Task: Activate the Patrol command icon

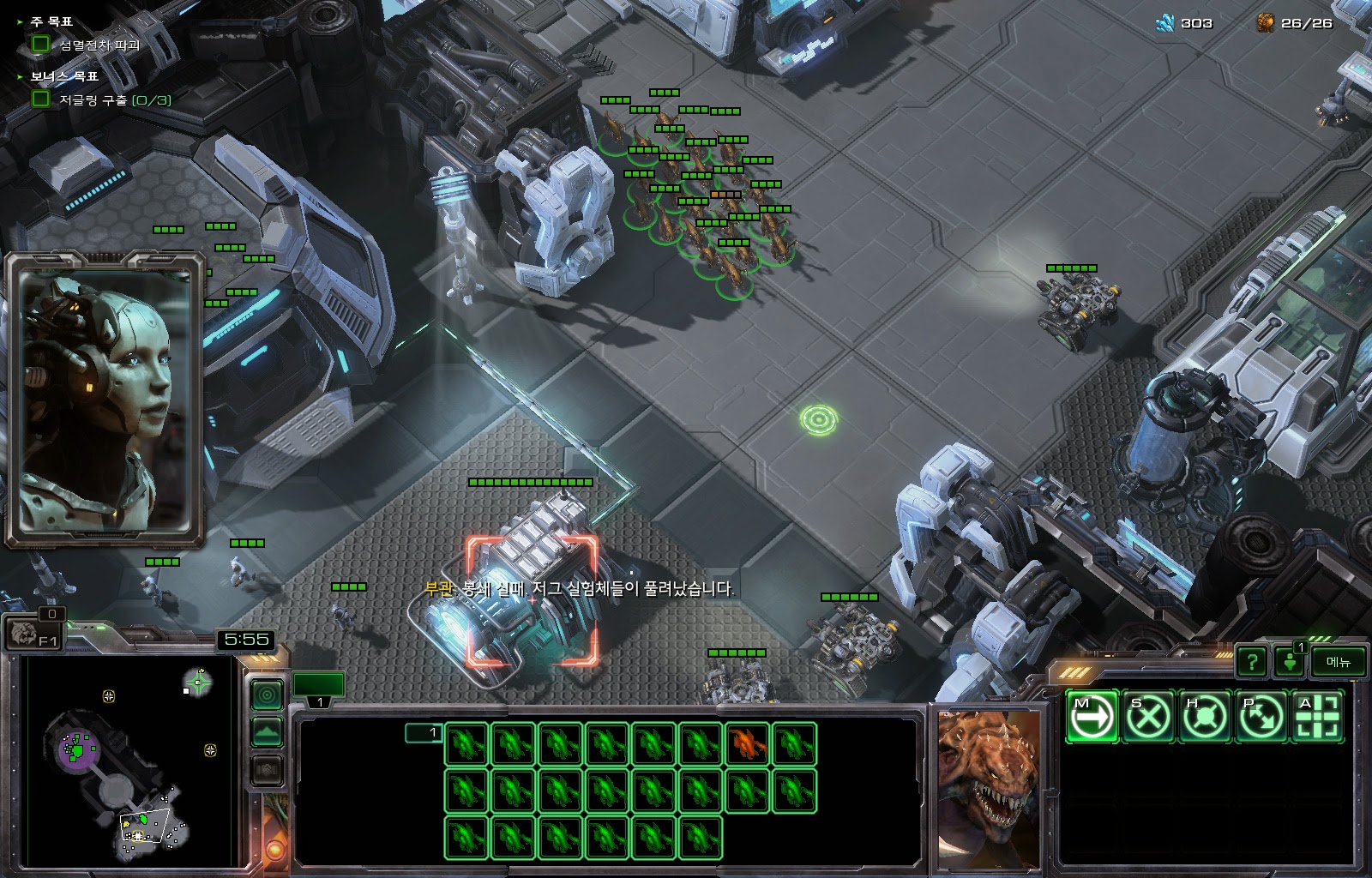Action: (1261, 716)
